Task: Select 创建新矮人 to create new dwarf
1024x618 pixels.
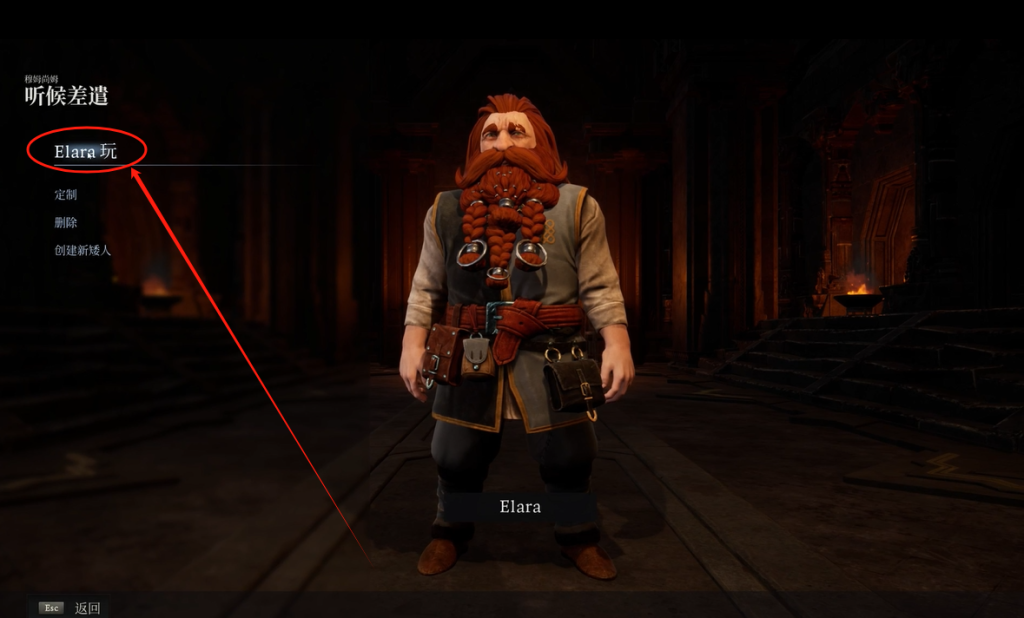Action: pyautogui.click(x=83, y=250)
